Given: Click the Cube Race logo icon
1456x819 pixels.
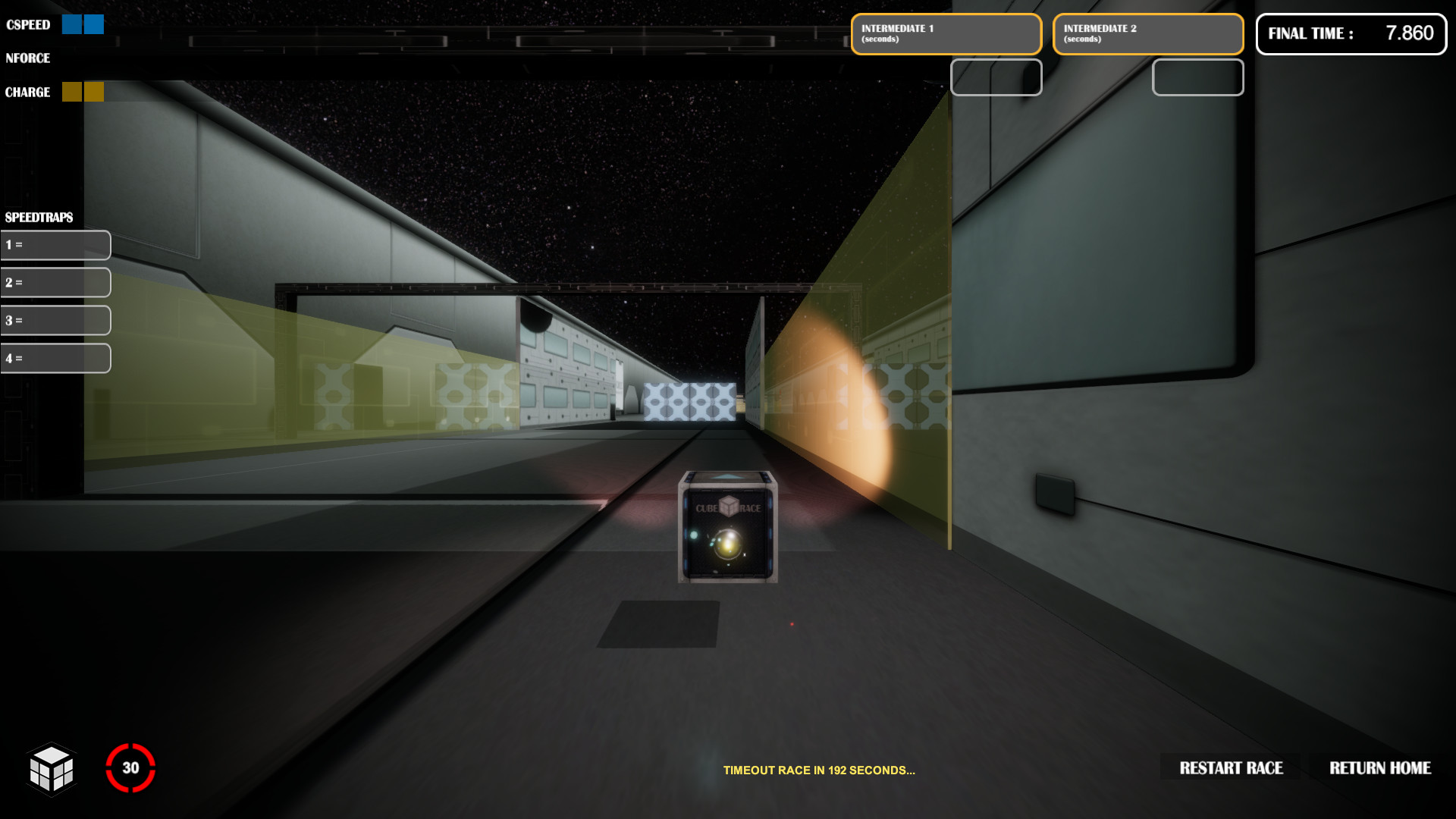Looking at the screenshot, I should pyautogui.click(x=53, y=770).
